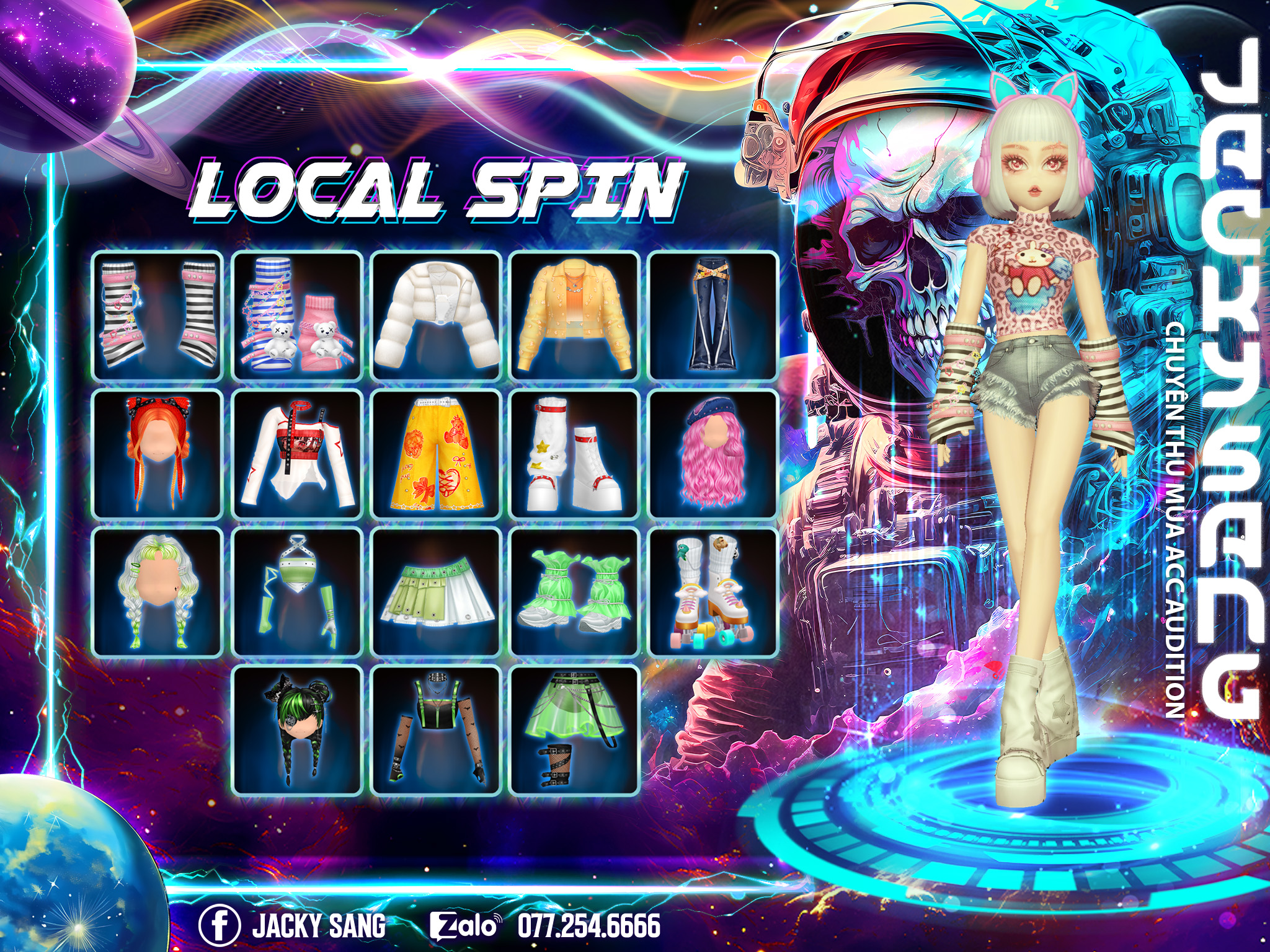
Task: Choose the roller skates item tile
Action: click(x=713, y=592)
